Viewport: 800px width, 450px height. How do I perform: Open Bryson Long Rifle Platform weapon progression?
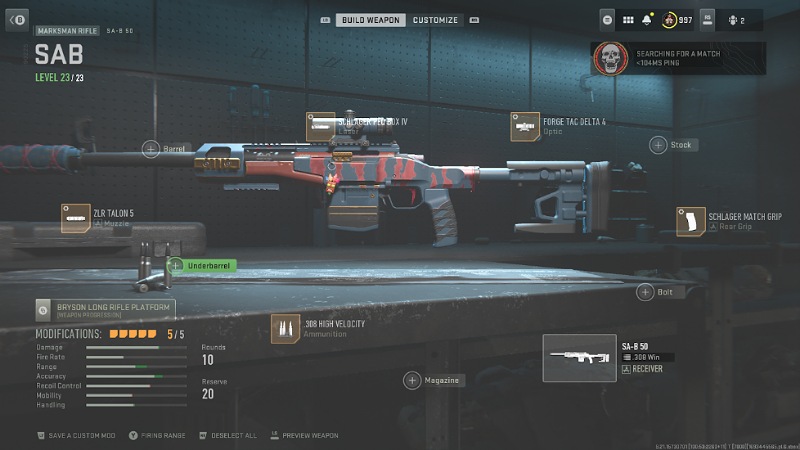coord(104,309)
